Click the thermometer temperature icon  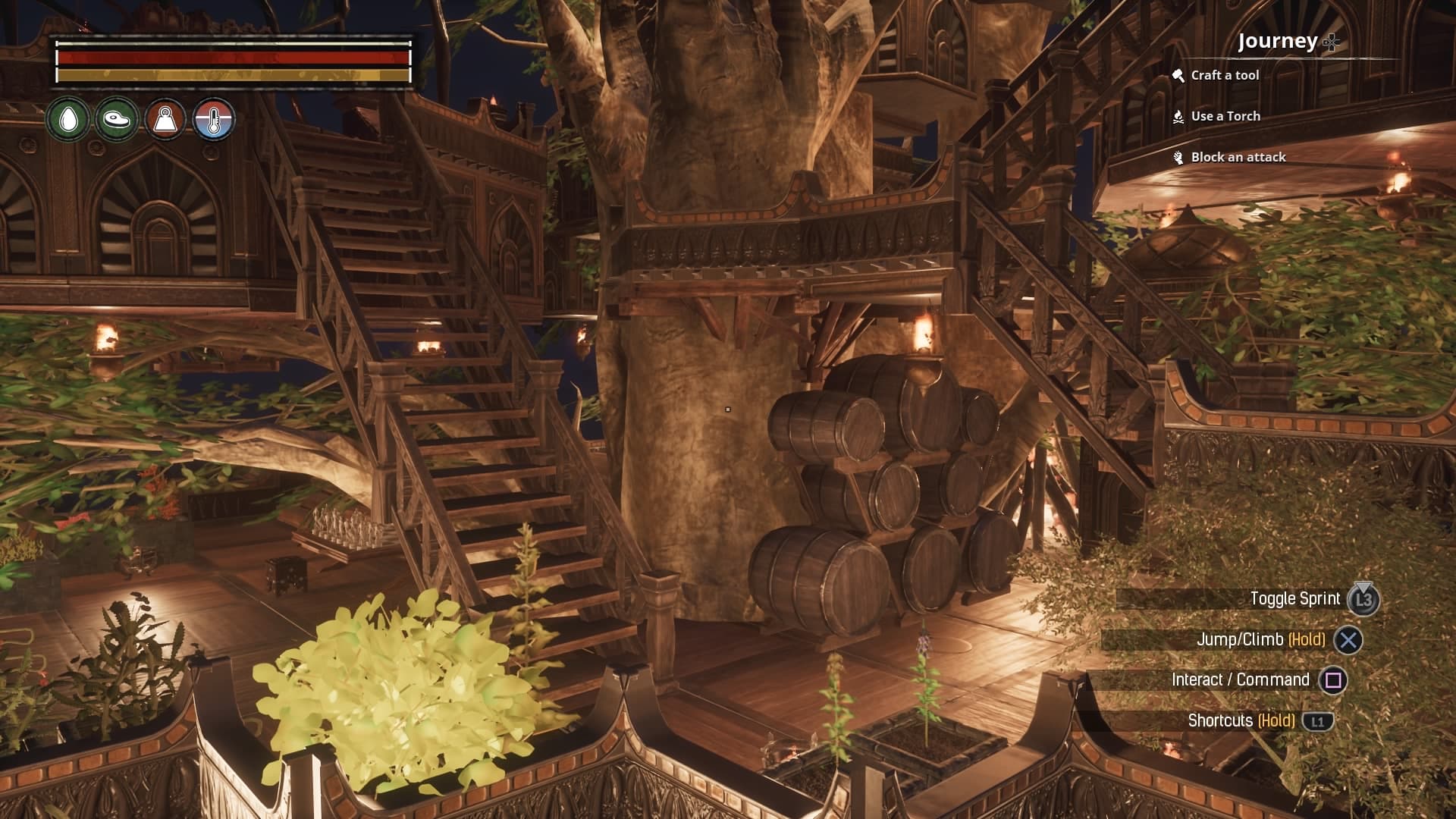click(214, 120)
